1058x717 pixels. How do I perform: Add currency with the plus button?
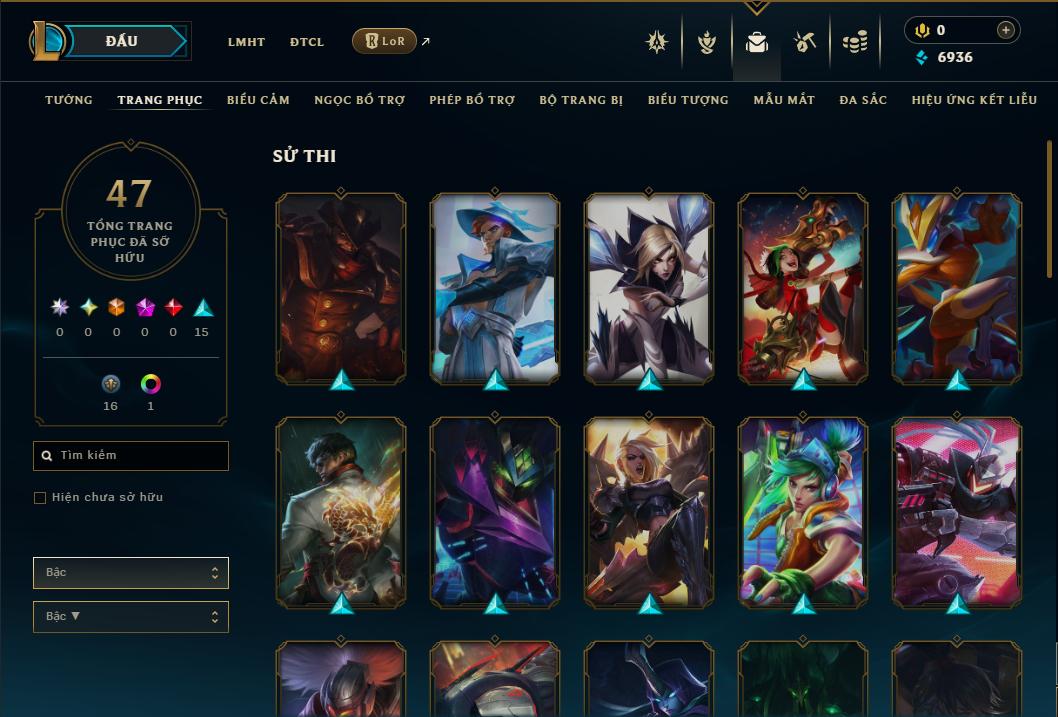(1006, 31)
